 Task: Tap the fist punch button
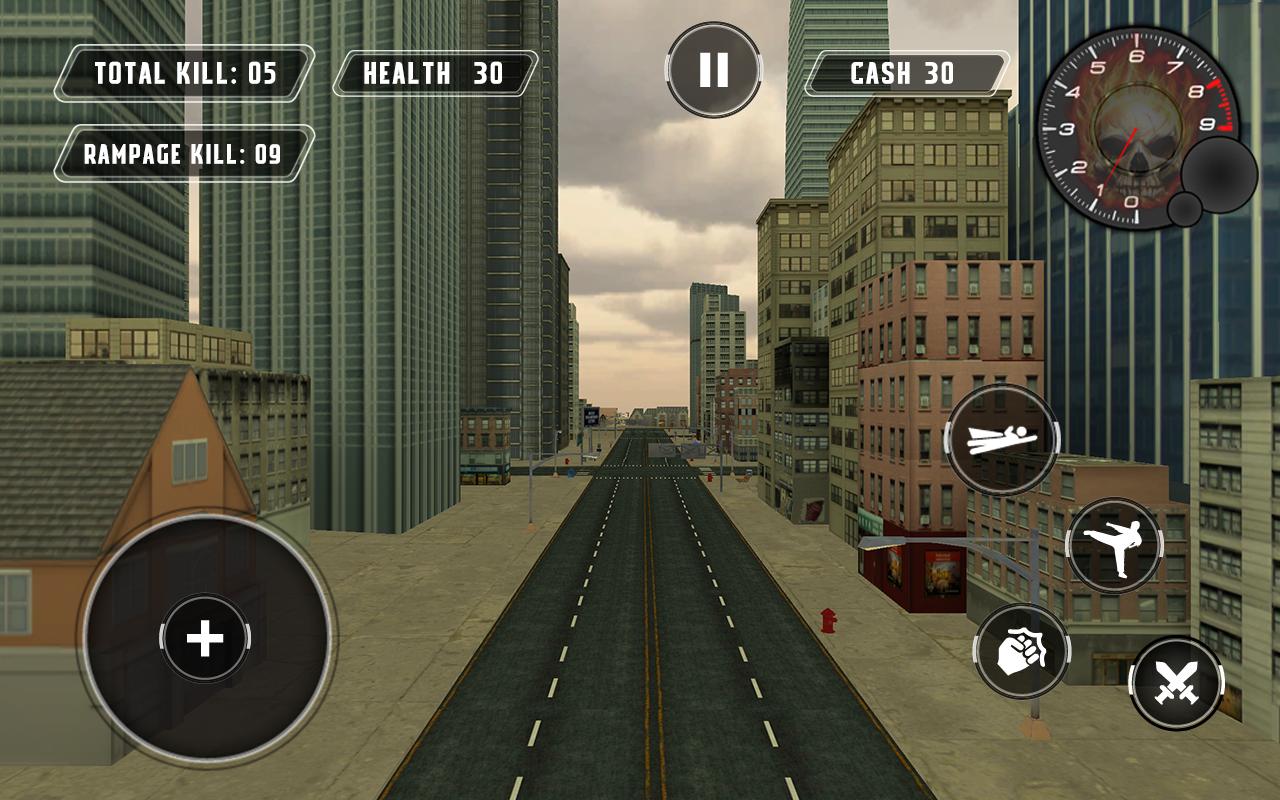point(1021,651)
